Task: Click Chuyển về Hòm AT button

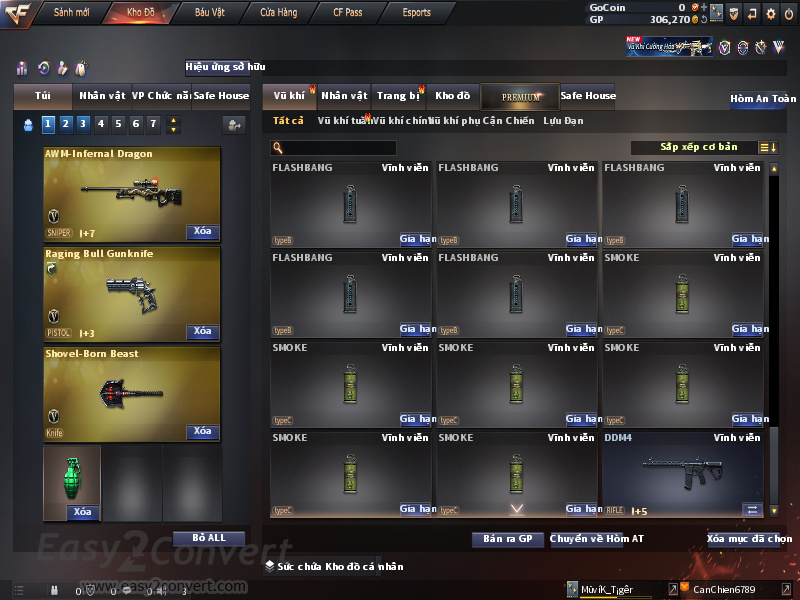Action: (x=589, y=539)
